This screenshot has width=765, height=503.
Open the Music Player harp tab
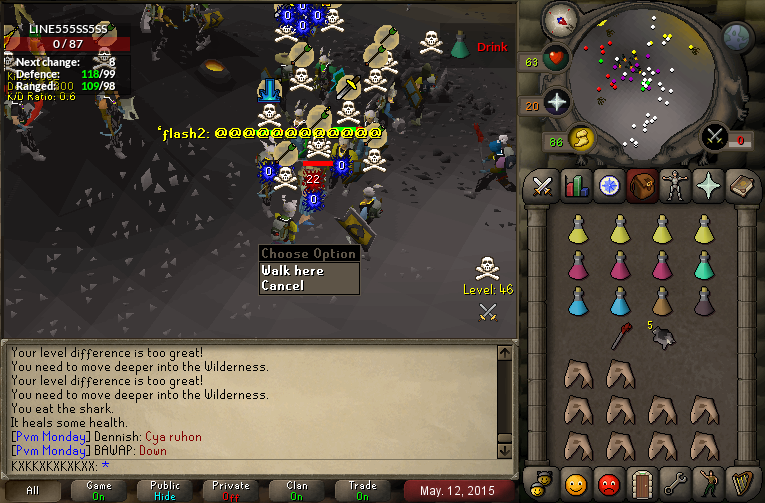coord(738,483)
